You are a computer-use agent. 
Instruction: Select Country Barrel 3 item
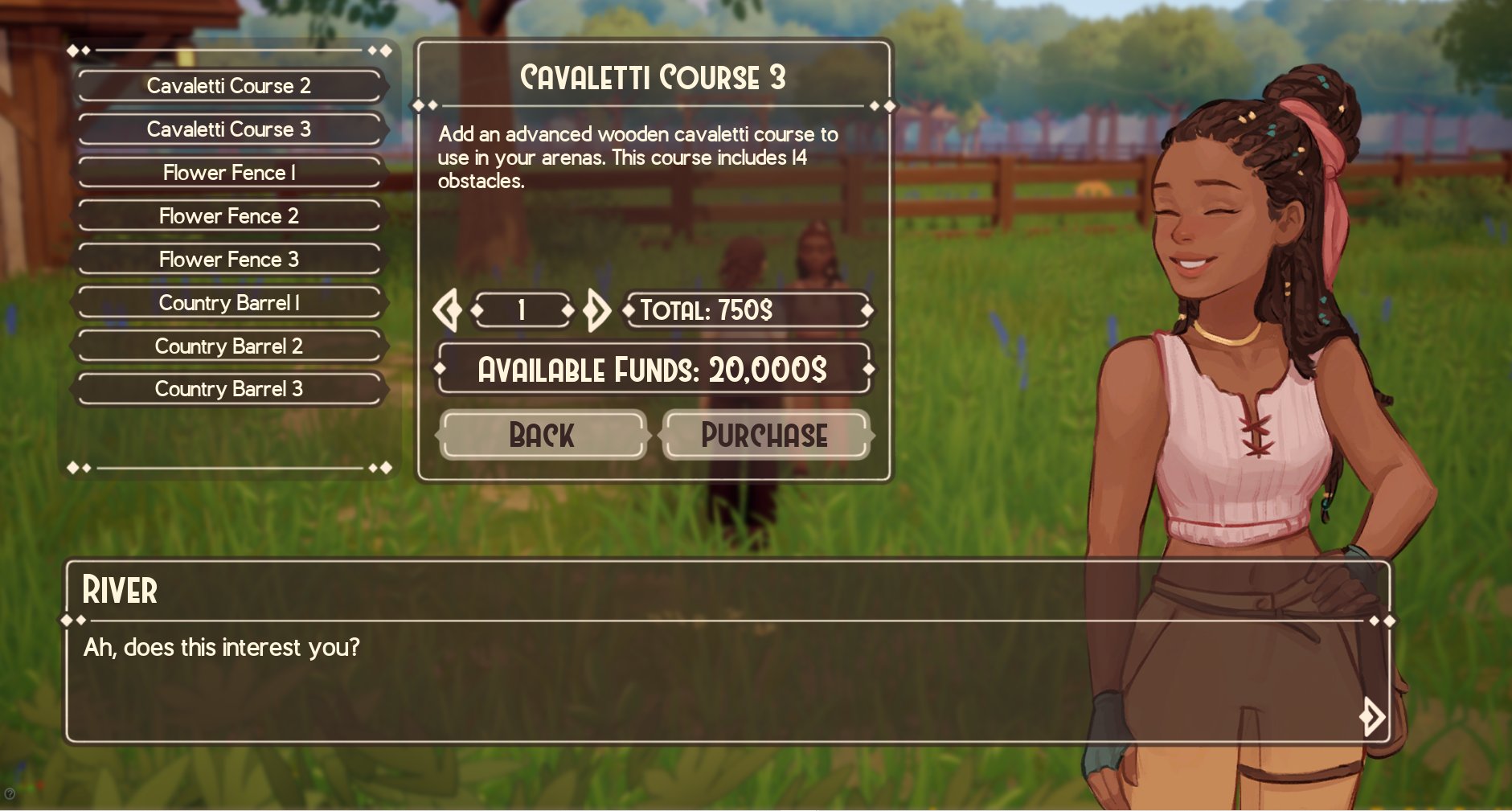tap(229, 389)
